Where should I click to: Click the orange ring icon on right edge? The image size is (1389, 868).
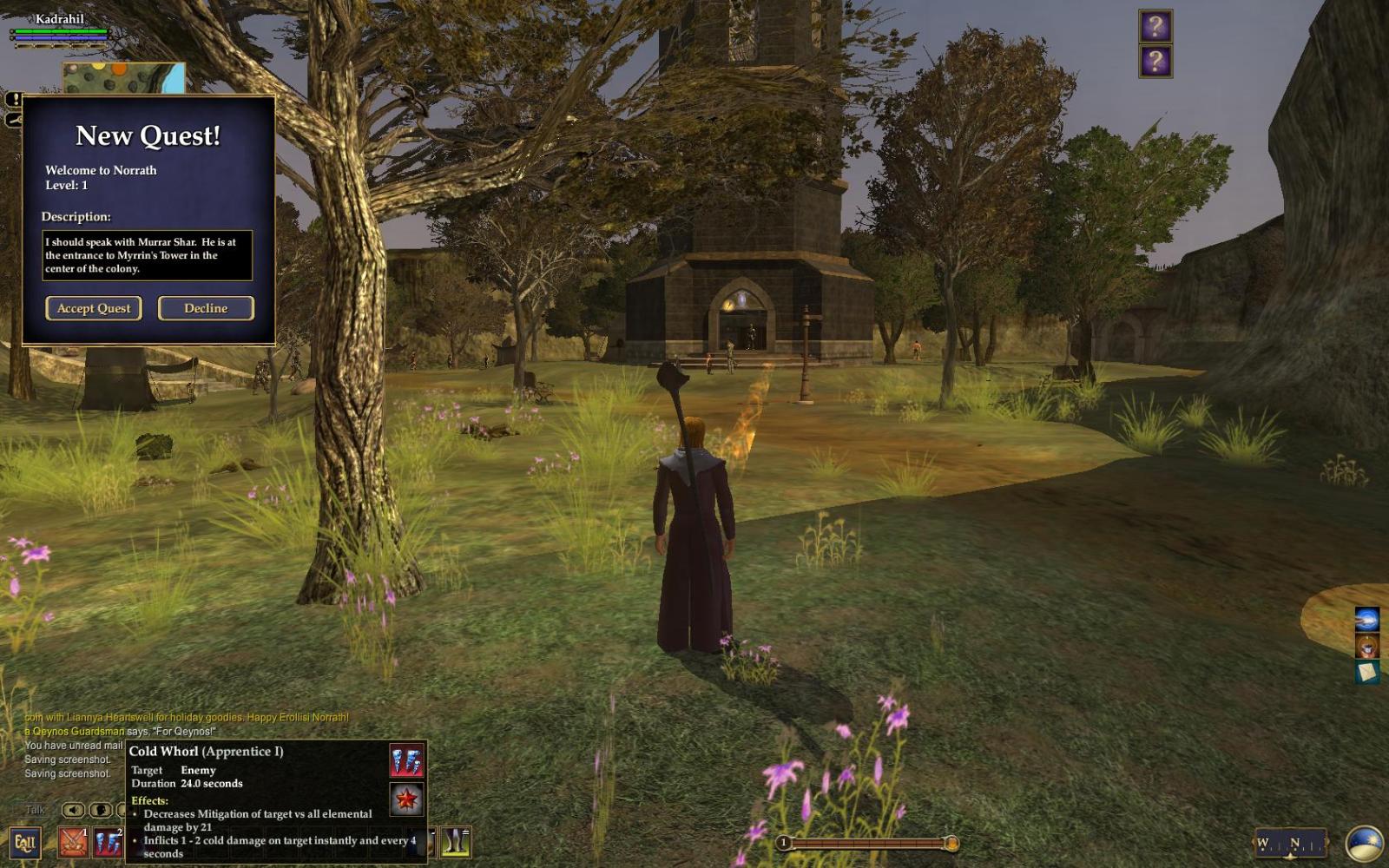pyautogui.click(x=1366, y=646)
